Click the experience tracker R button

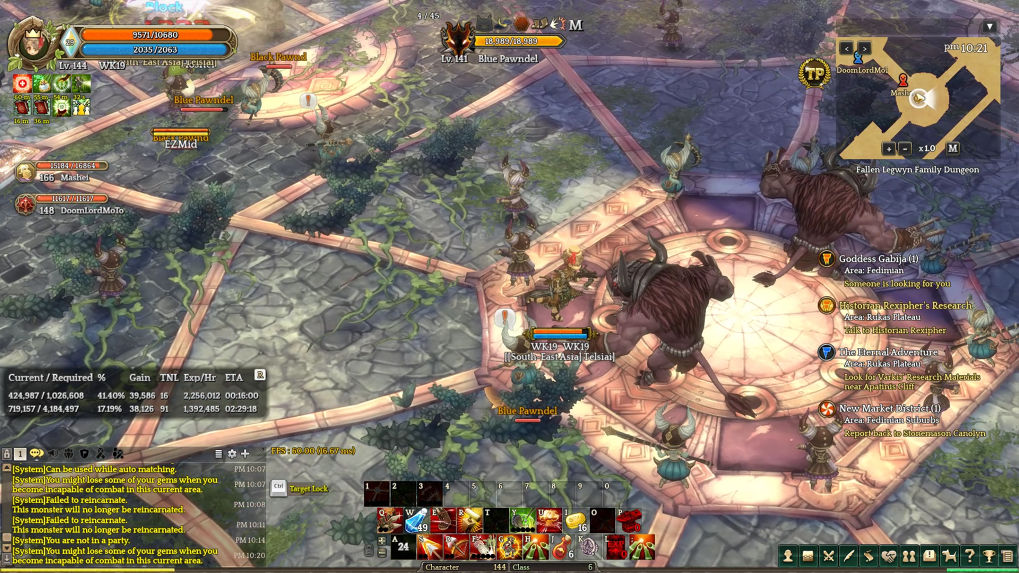260,375
